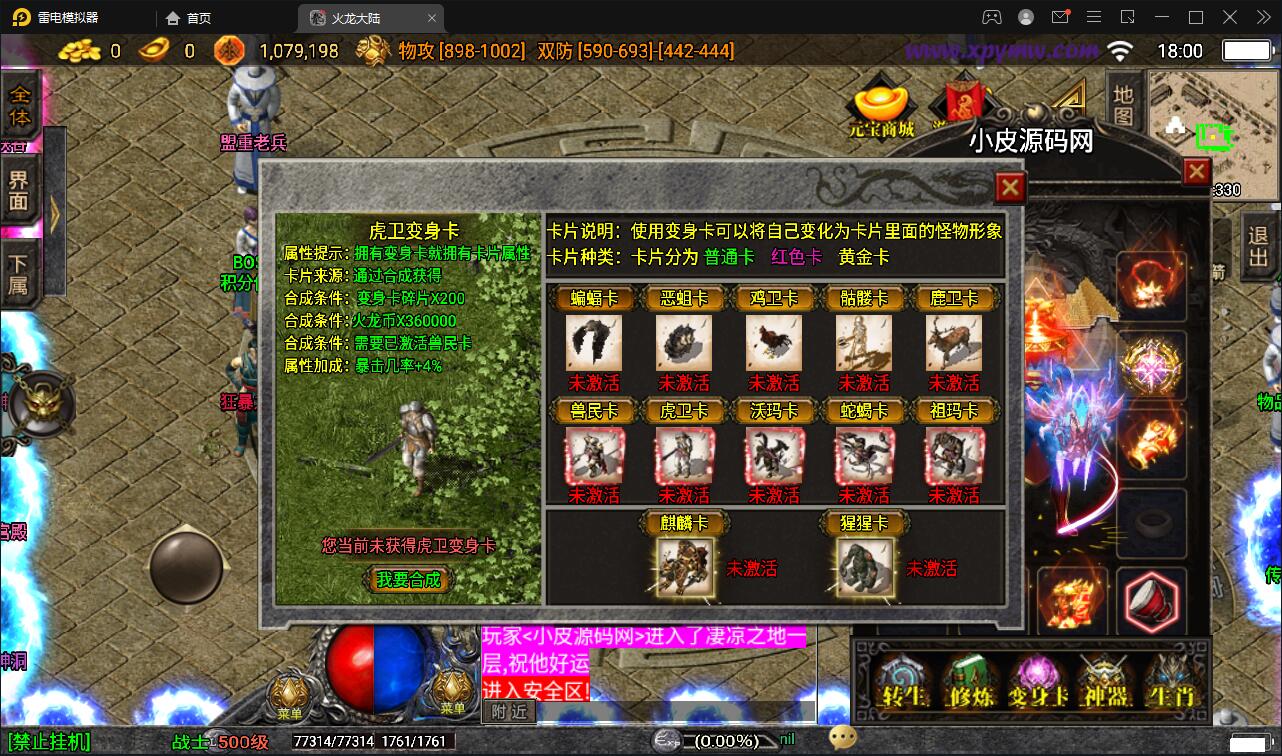Click the 蝙蝠卡 bat card thumbnail
The width and height of the screenshot is (1282, 756).
(593, 342)
